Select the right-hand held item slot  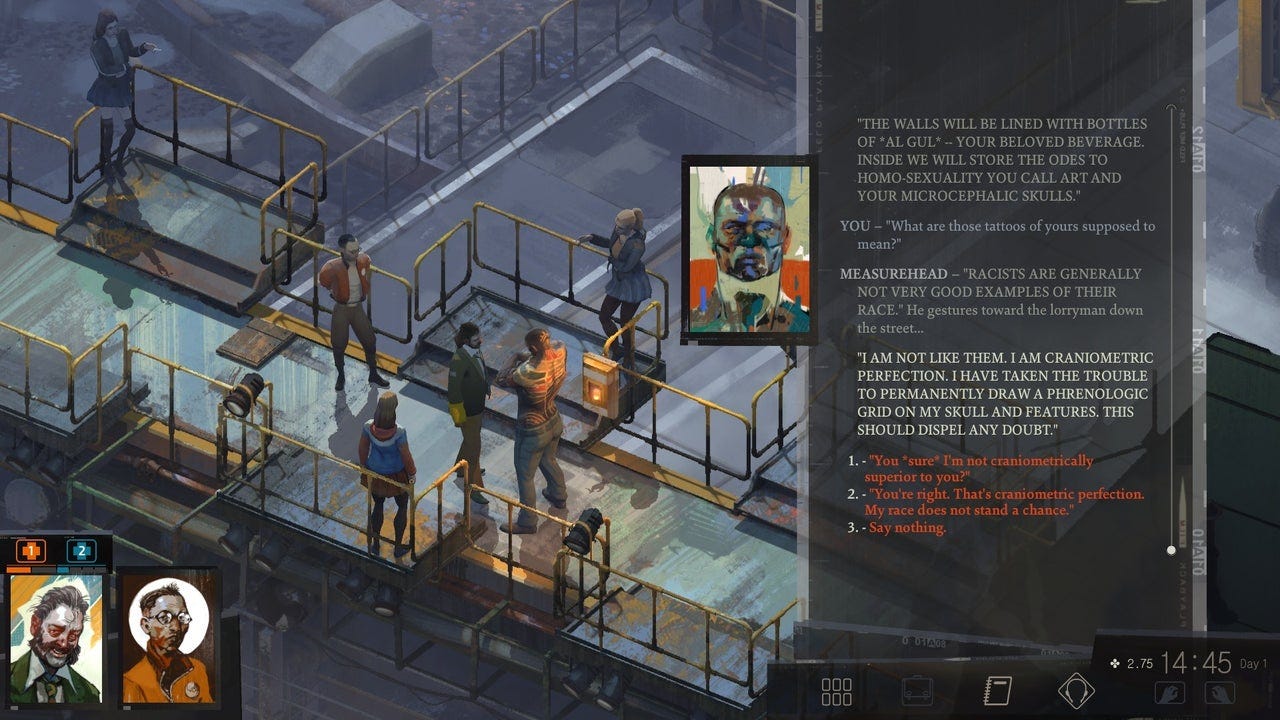1219,692
